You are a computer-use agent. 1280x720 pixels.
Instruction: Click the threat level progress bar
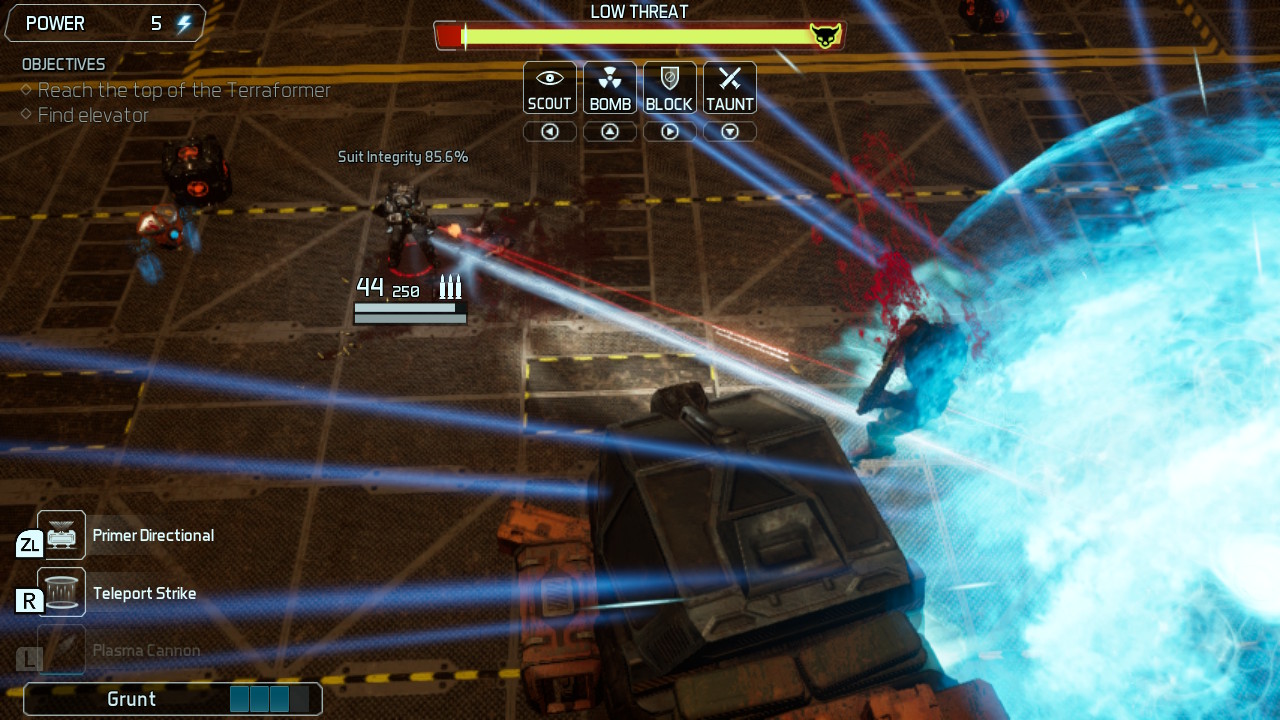[x=640, y=35]
